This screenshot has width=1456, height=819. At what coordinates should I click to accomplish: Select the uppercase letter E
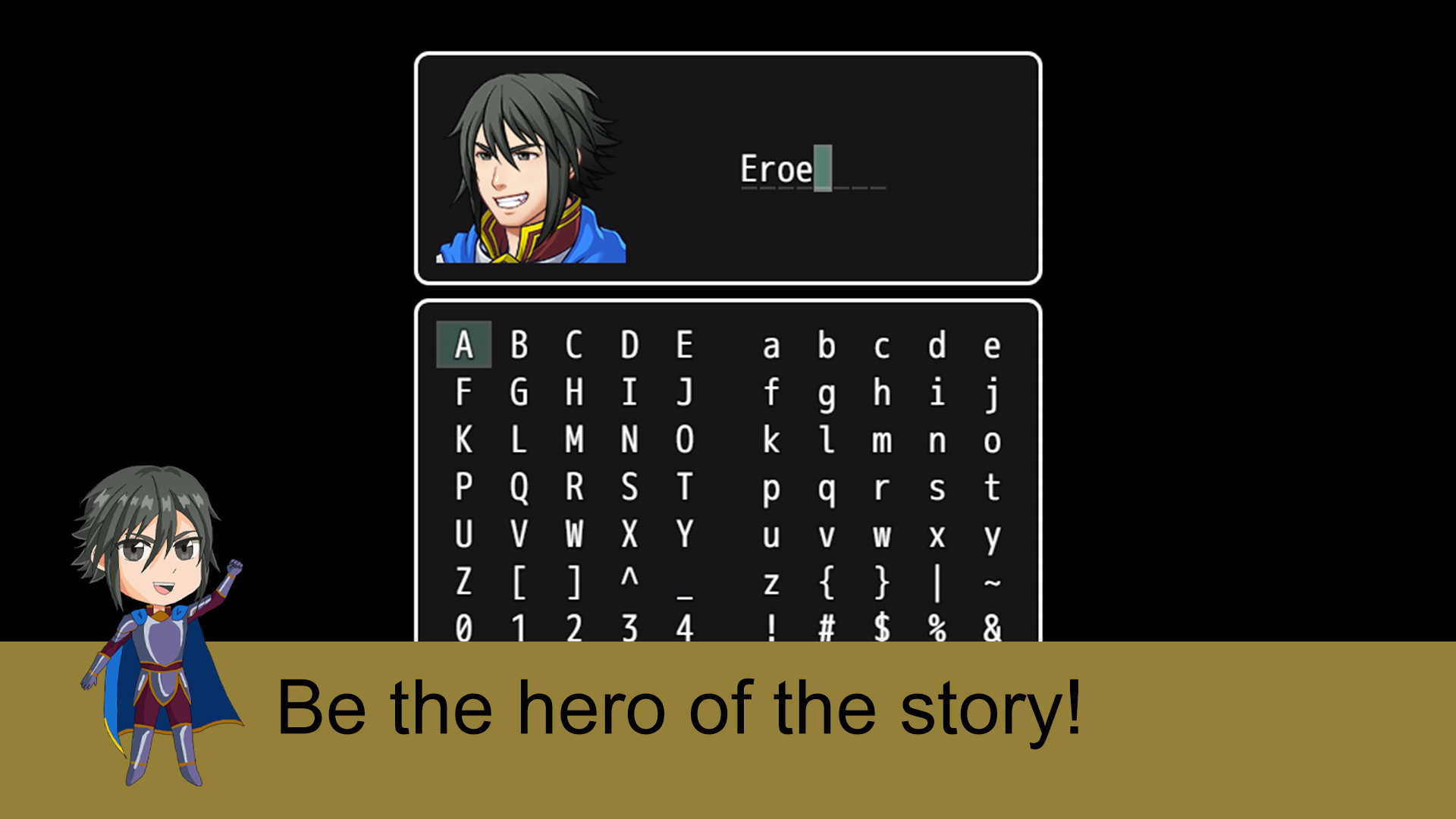point(684,345)
